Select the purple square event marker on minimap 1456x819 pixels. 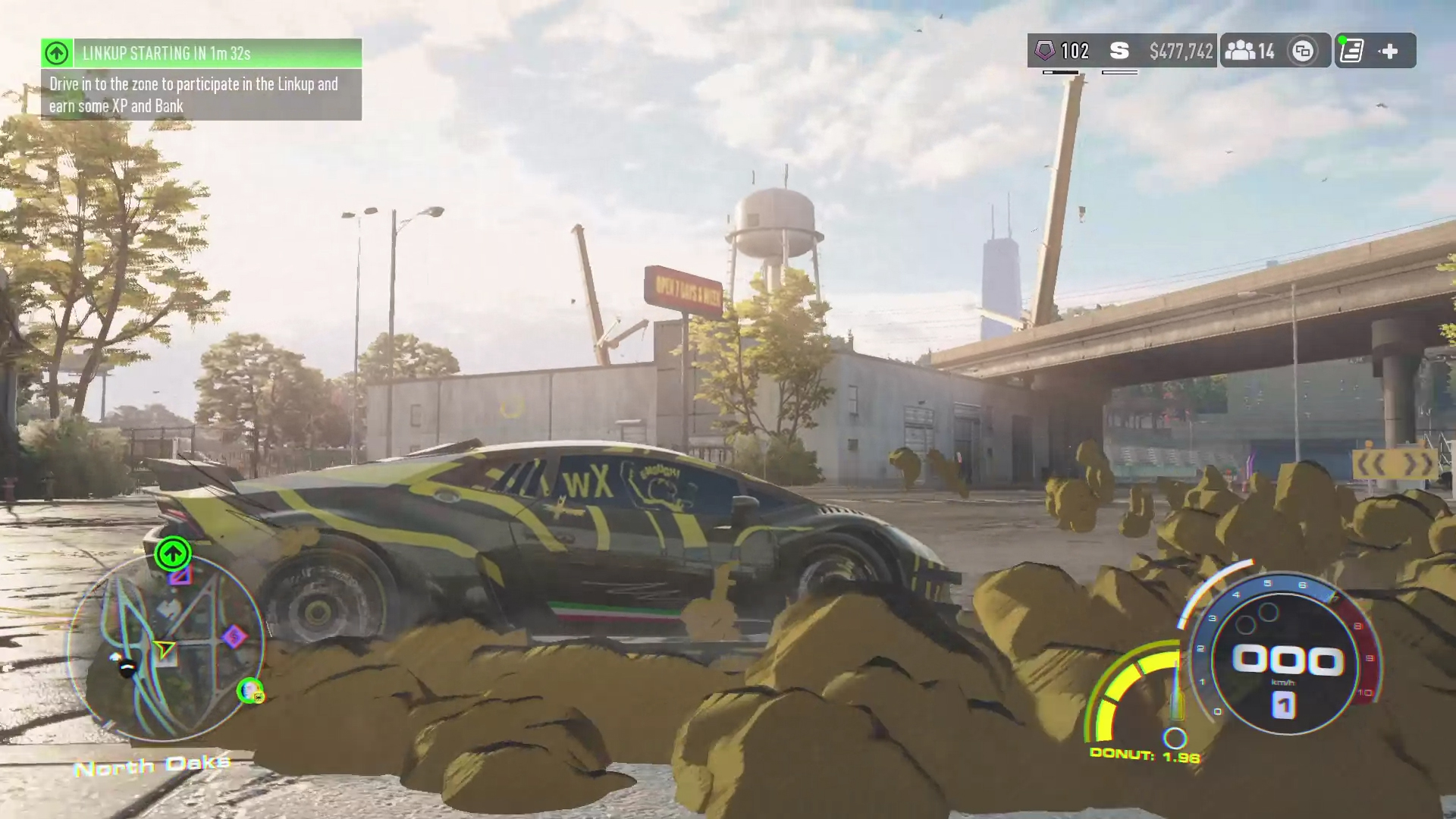(x=180, y=576)
